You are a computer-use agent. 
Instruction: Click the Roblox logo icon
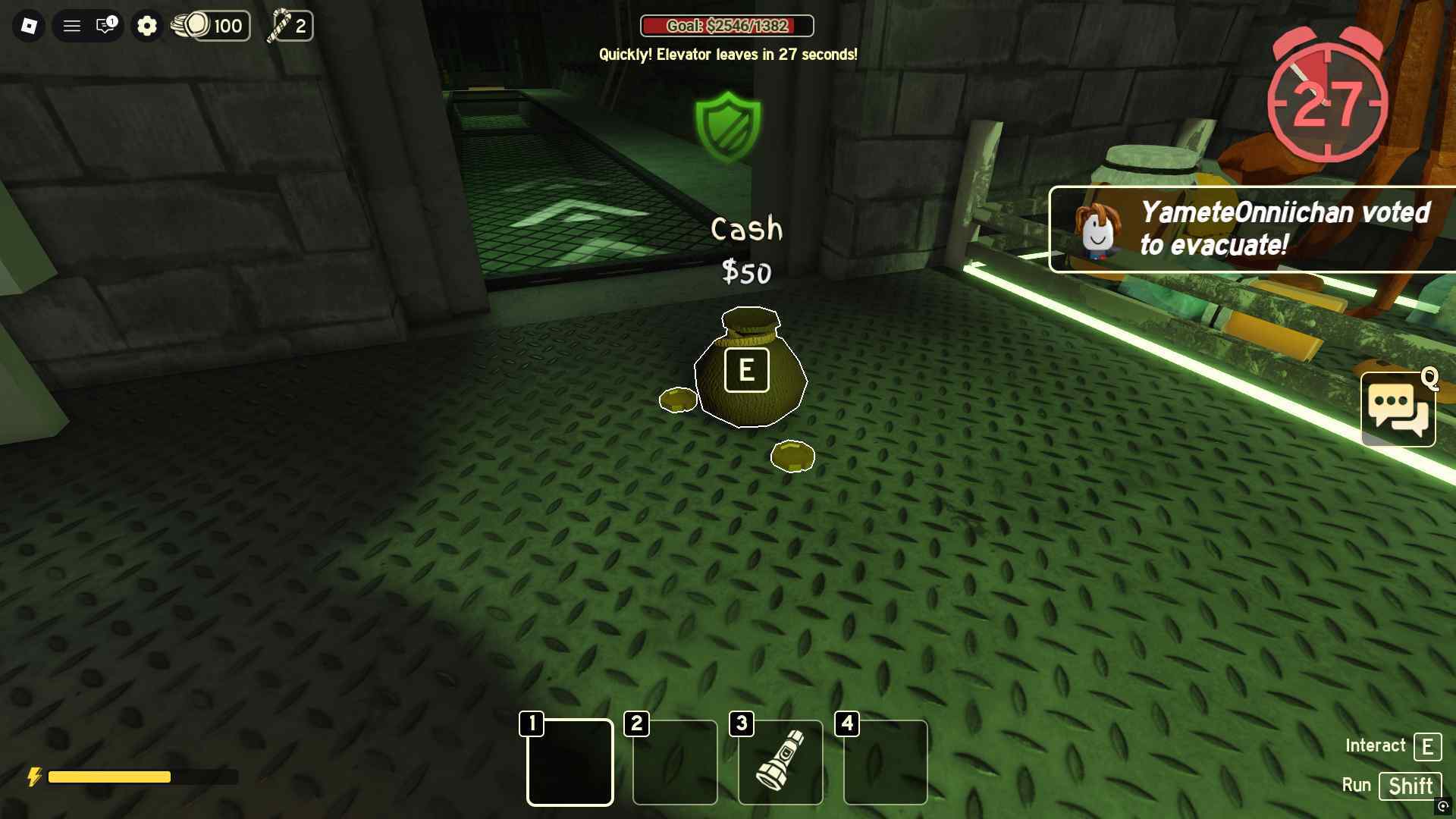[x=28, y=25]
